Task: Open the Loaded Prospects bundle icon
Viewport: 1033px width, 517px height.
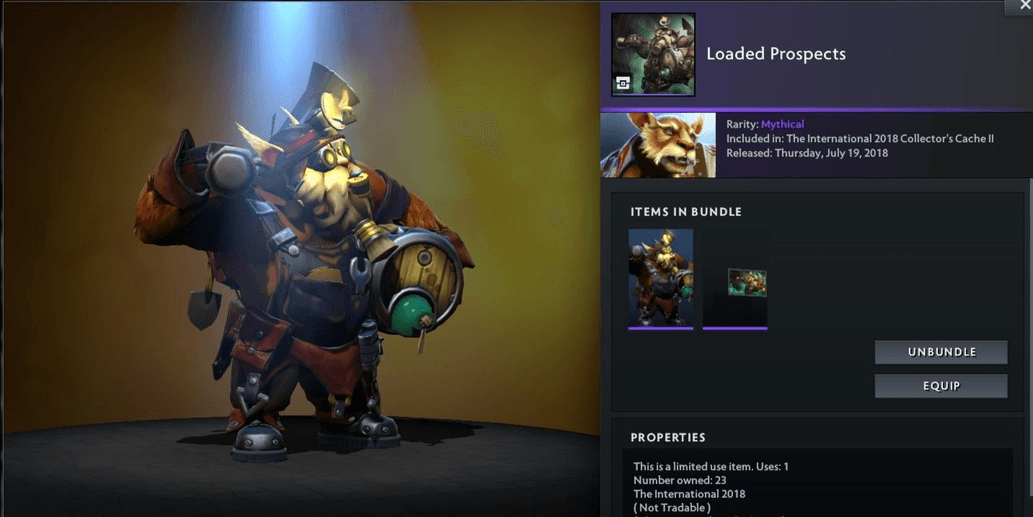Action: click(x=653, y=54)
